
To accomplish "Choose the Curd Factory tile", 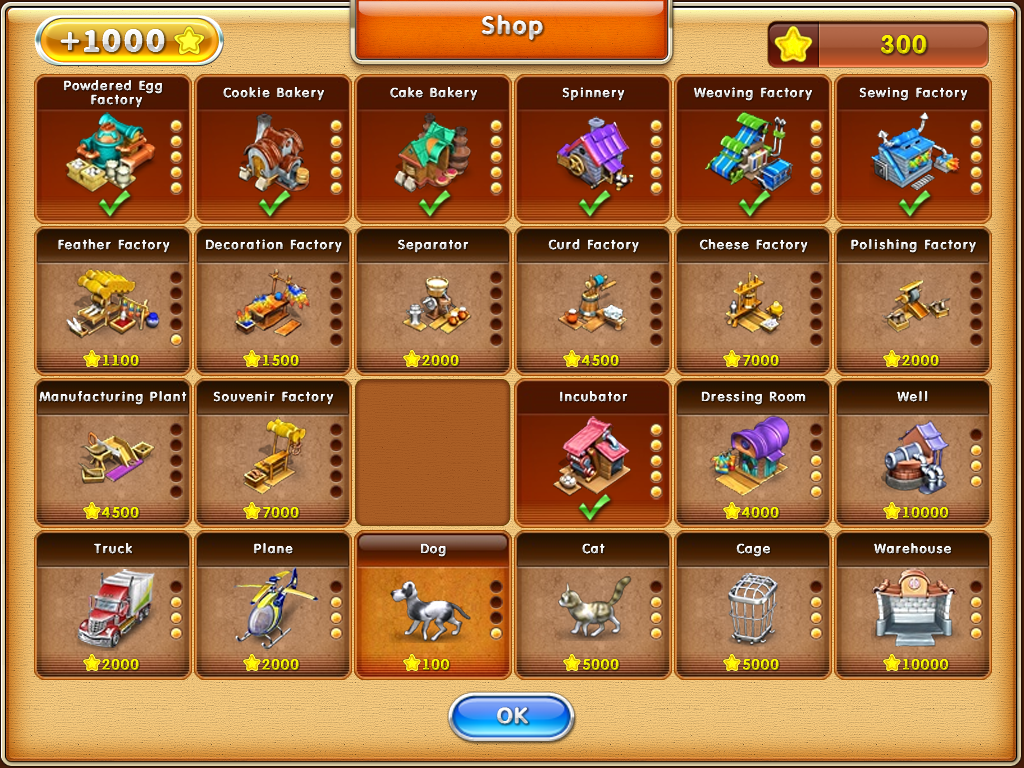I will coord(593,302).
